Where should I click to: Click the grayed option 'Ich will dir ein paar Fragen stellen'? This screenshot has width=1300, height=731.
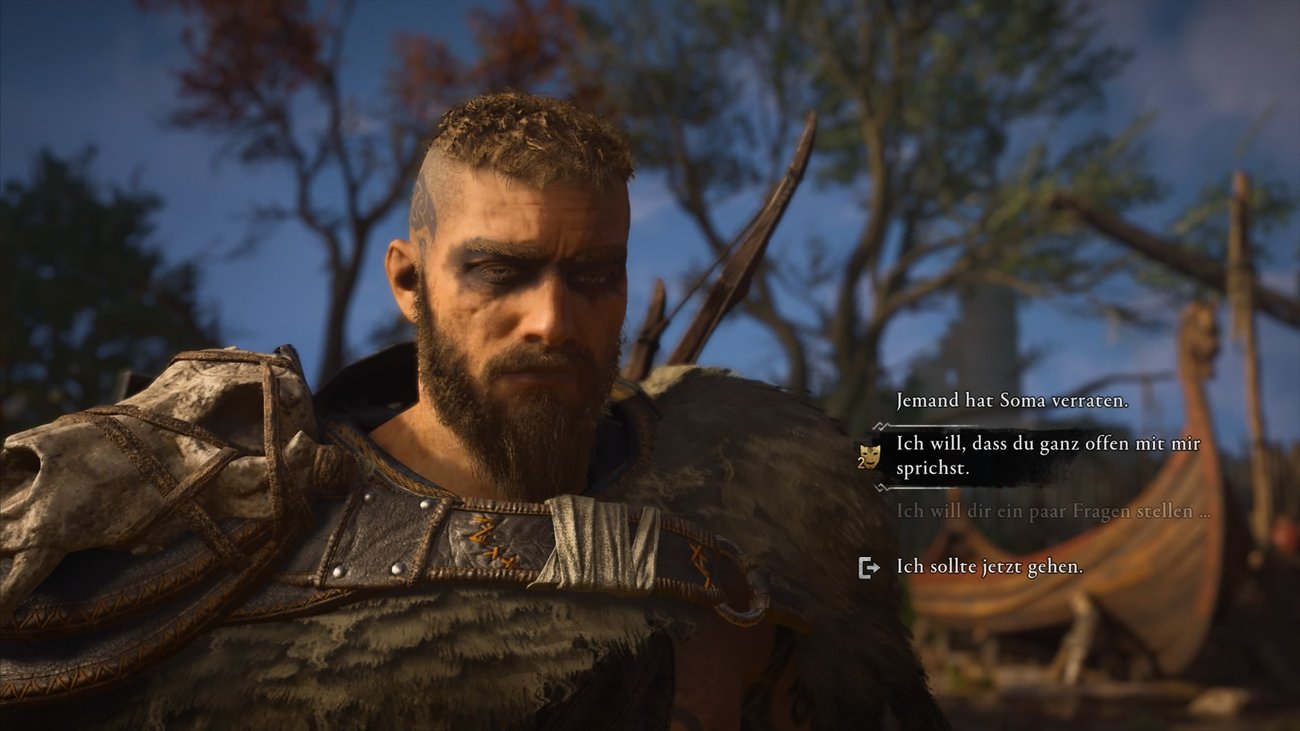point(1048,513)
